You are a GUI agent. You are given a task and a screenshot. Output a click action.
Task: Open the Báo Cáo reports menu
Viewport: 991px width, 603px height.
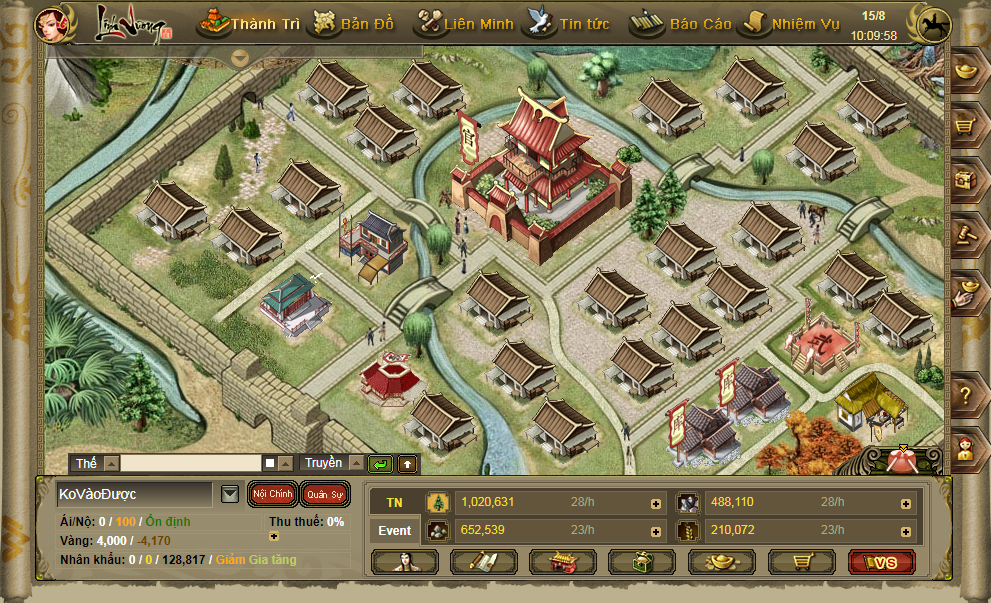683,23
